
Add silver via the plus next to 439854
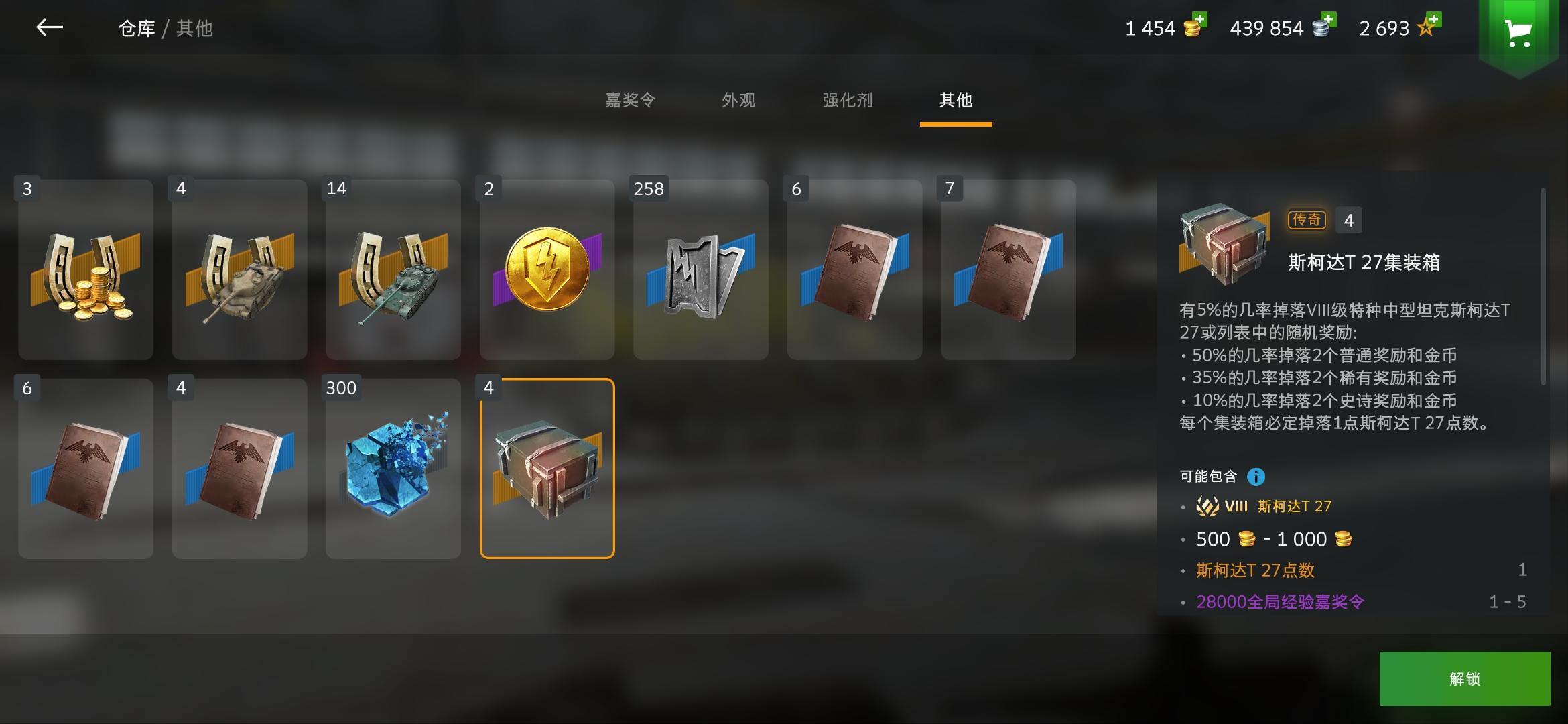1329,20
